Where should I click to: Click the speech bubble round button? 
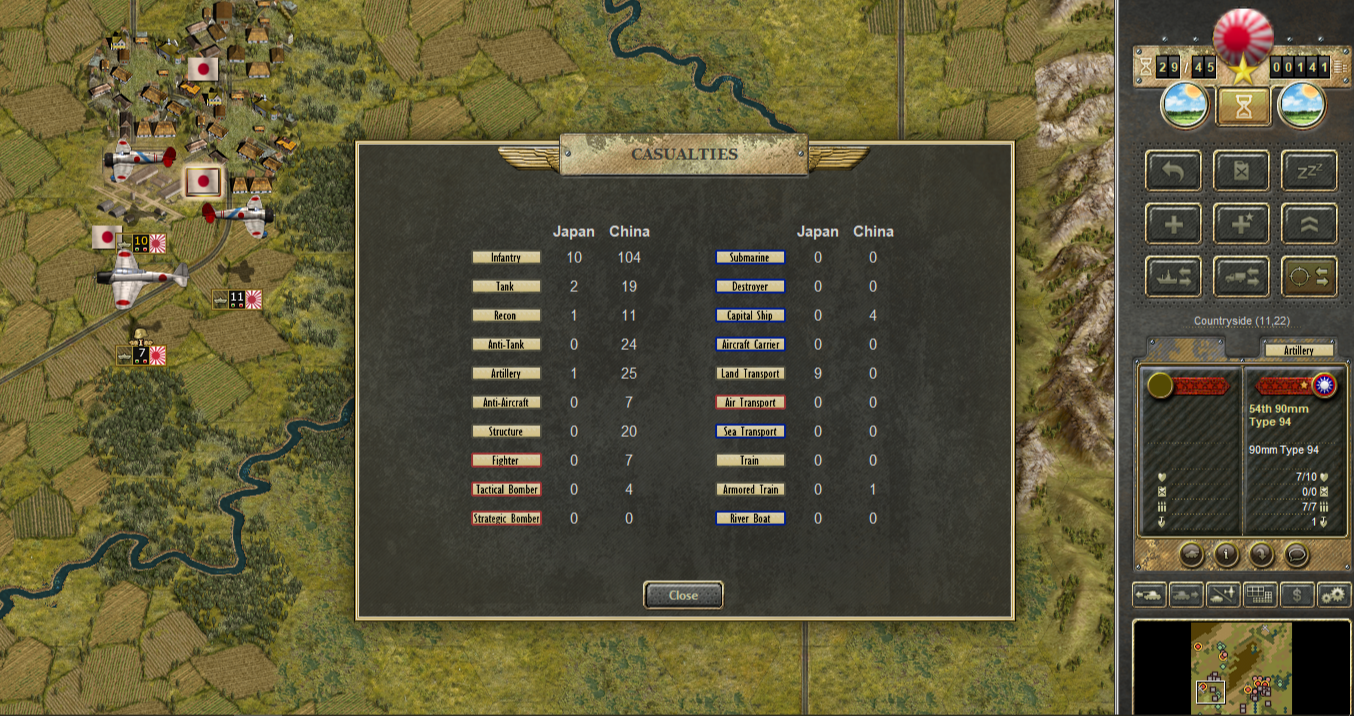[1297, 554]
